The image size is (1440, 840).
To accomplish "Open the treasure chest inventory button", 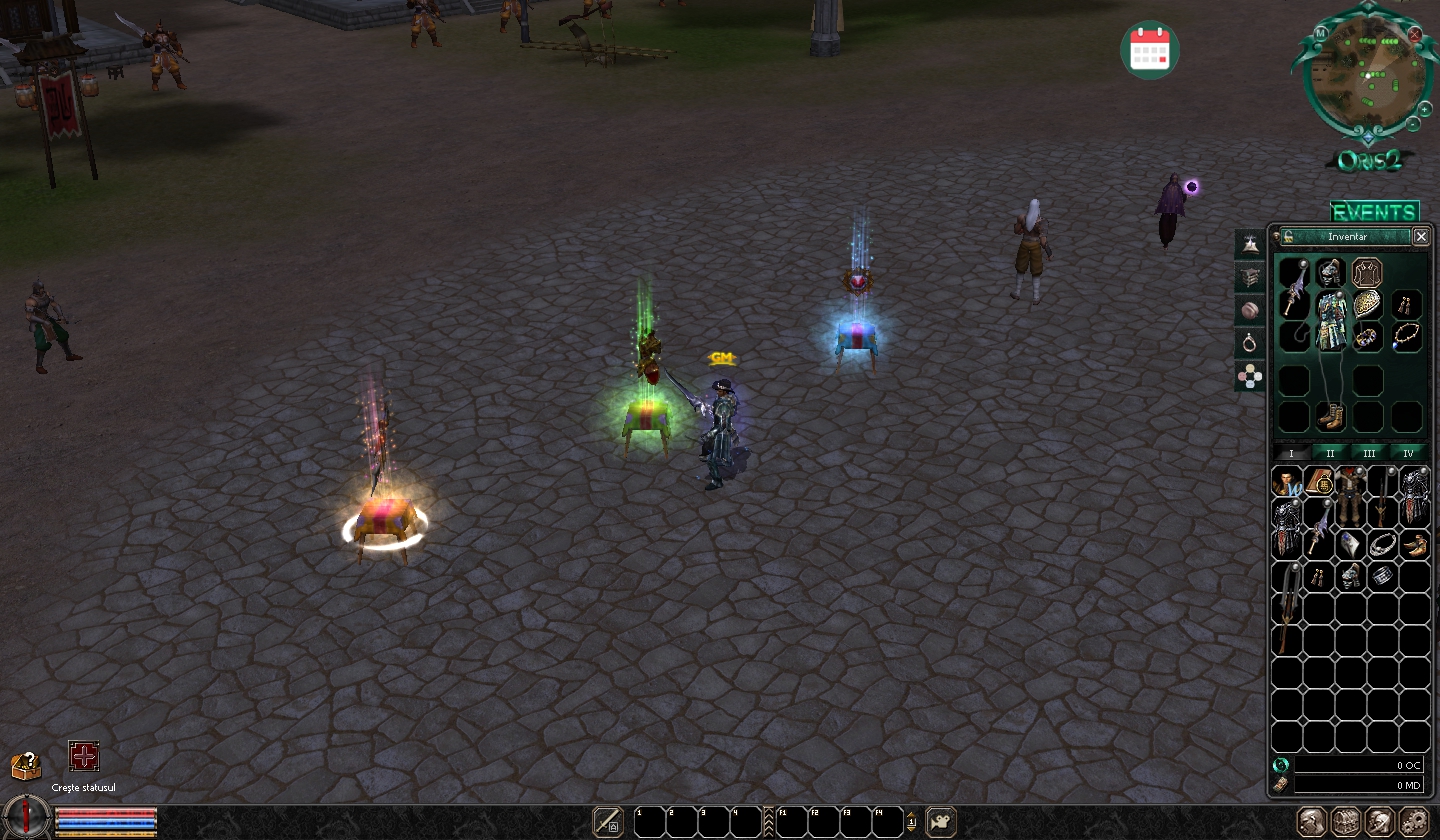I will pos(1346,822).
